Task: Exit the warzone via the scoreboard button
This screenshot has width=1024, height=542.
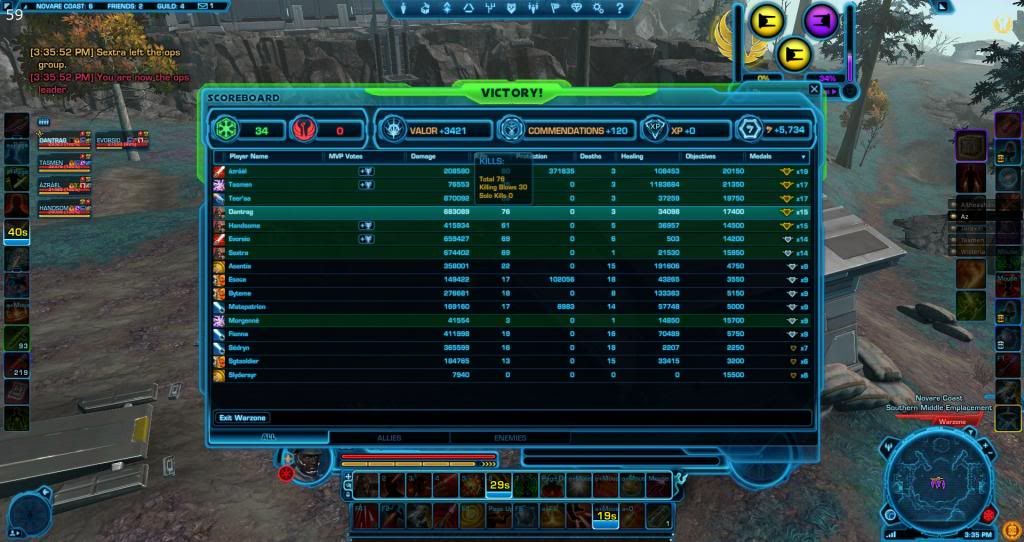Action: click(242, 417)
